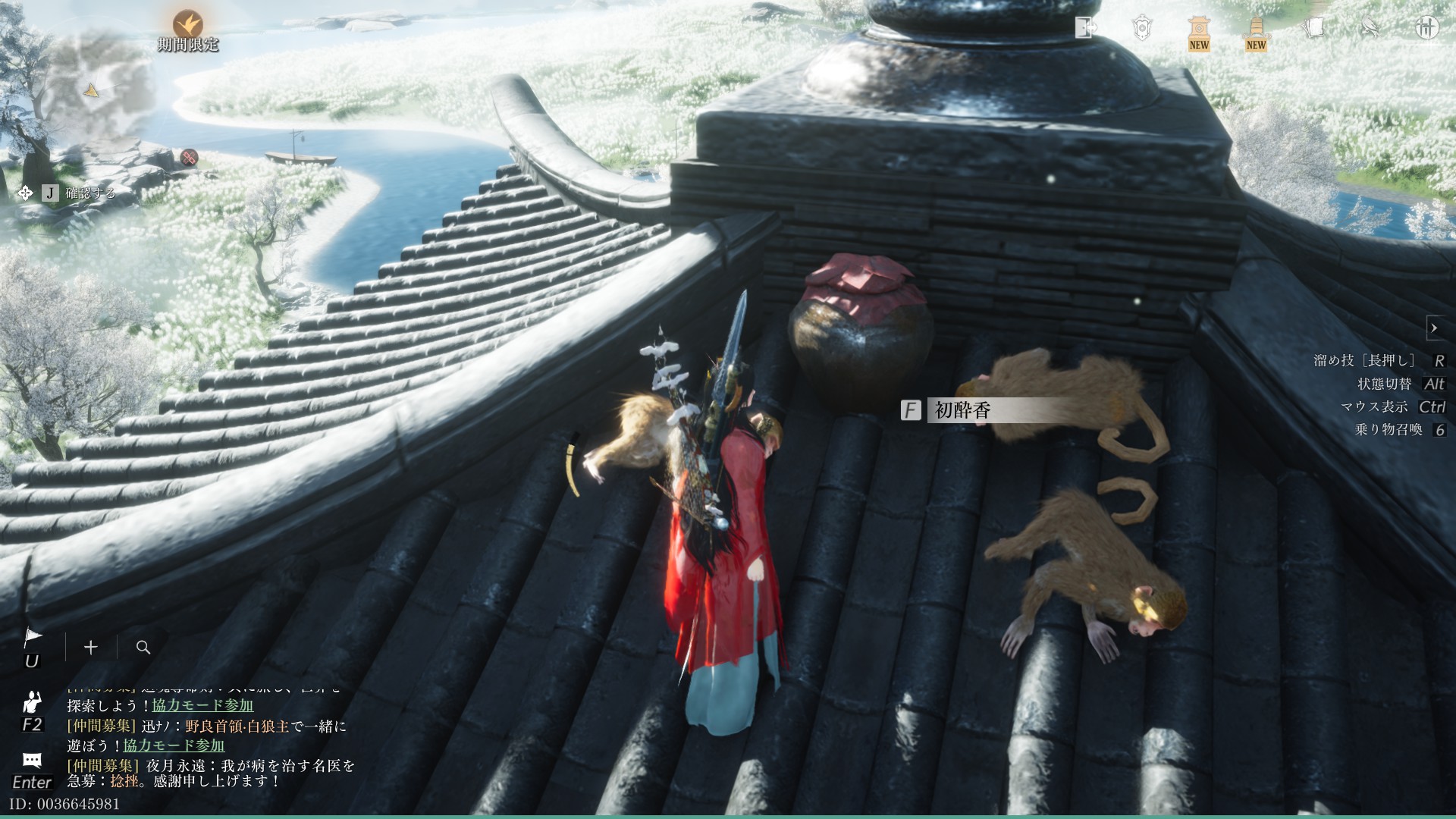
Task: Open the stacked paper cards icon
Action: click(x=1313, y=28)
